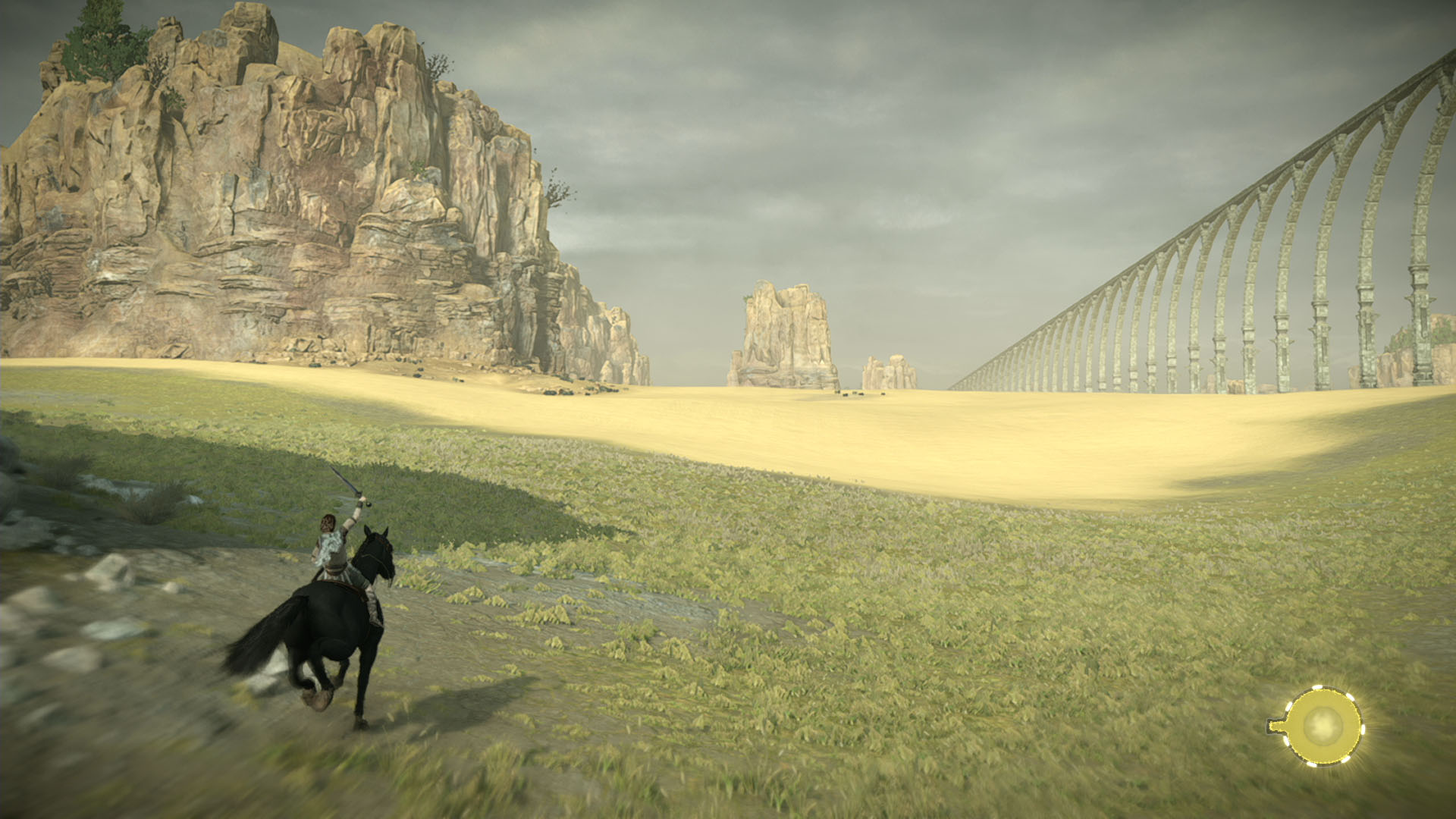The image size is (1456, 819).
Task: Click the topmost white highlight on the gauge
Action: 1317,687
